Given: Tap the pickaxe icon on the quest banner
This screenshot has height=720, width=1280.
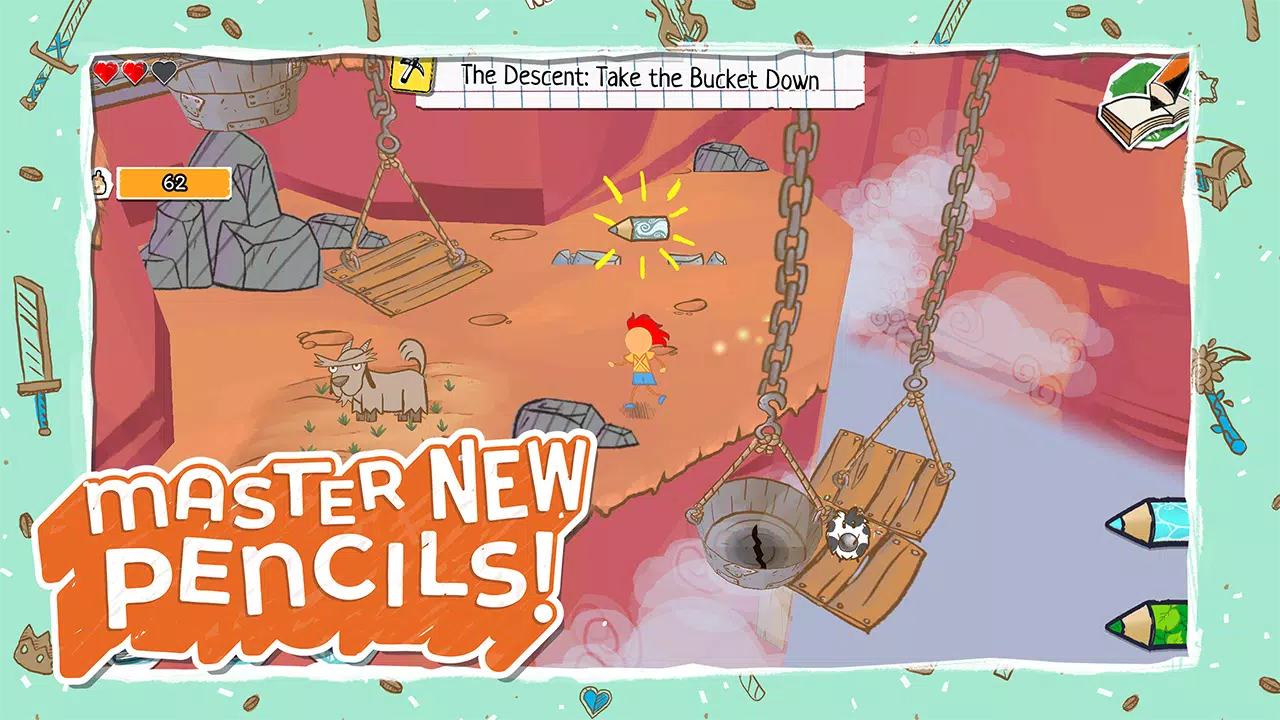Looking at the screenshot, I should tap(412, 74).
